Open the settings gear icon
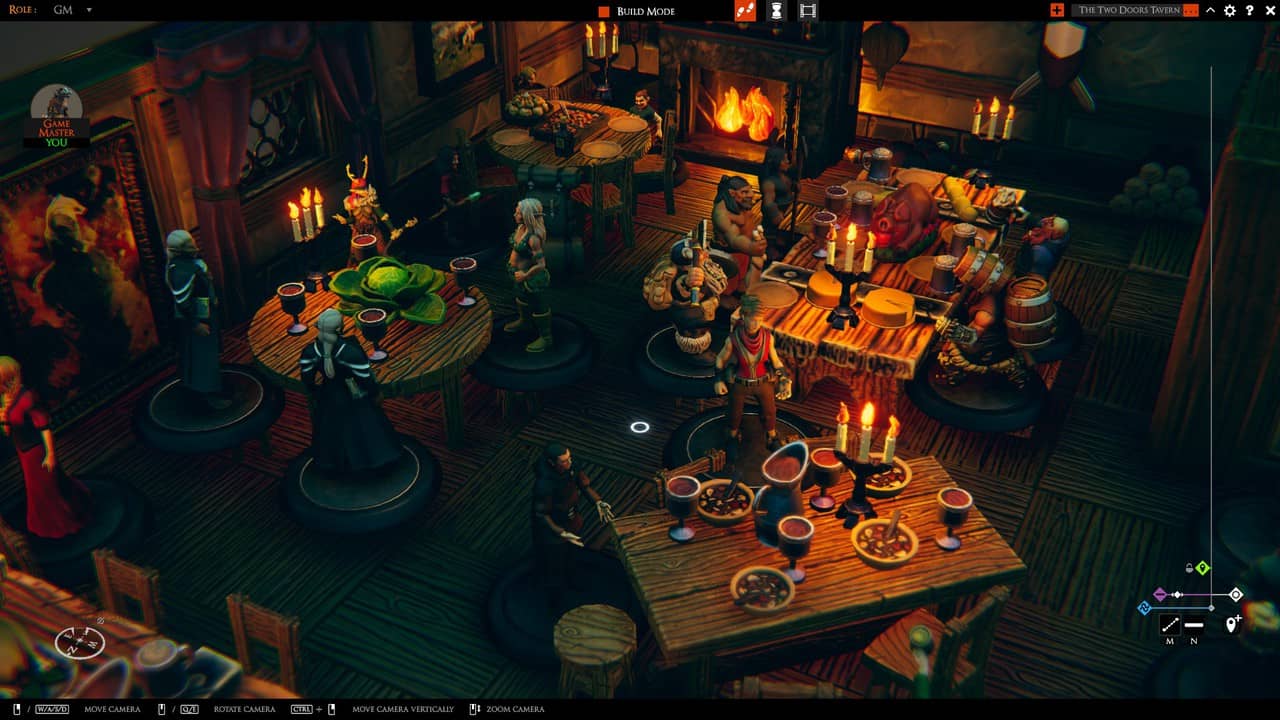The height and width of the screenshot is (720, 1280). (x=1229, y=11)
